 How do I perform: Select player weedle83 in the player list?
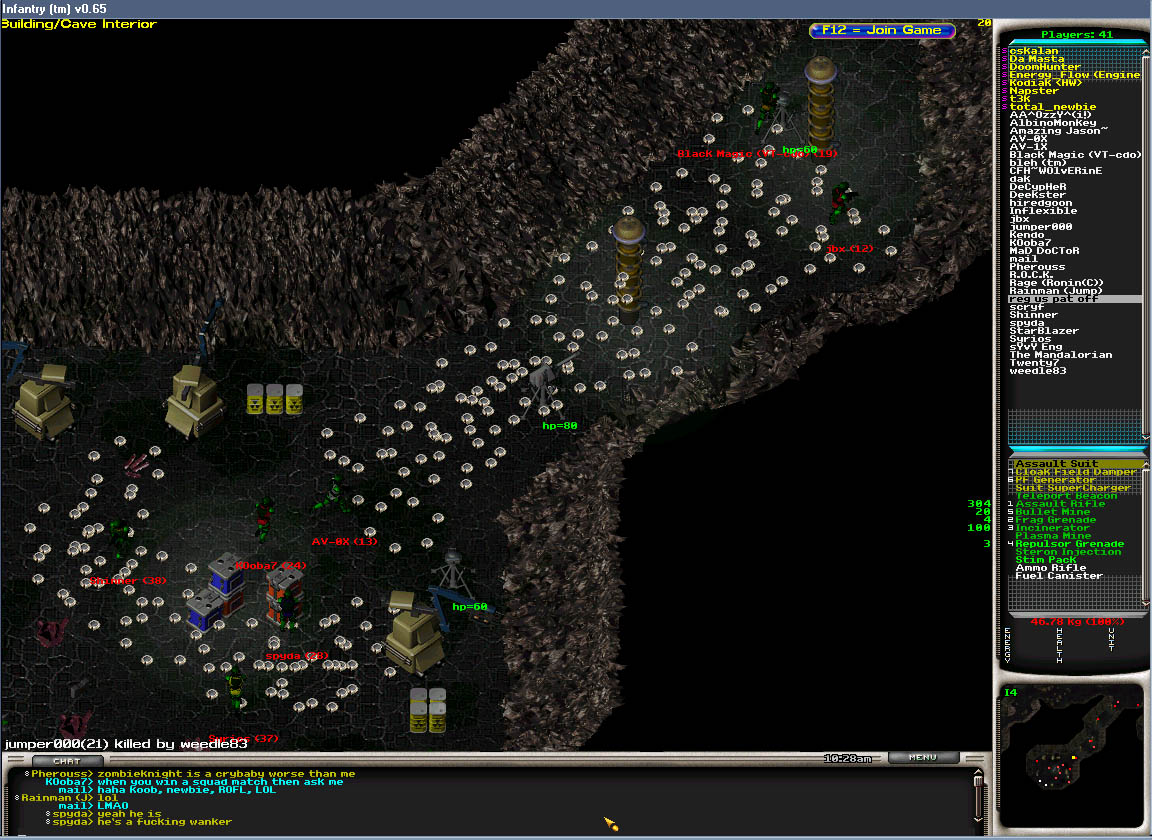coord(1038,371)
